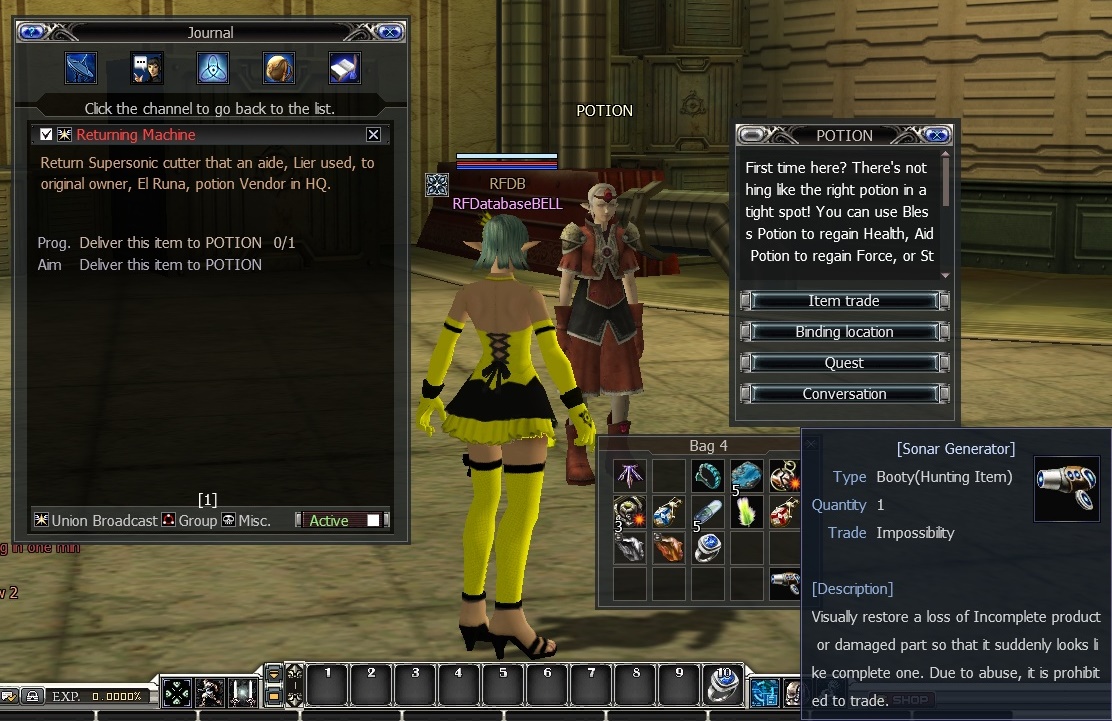This screenshot has height=721, width=1112.
Task: Choose Binding location from the vendor menu
Action: point(844,332)
